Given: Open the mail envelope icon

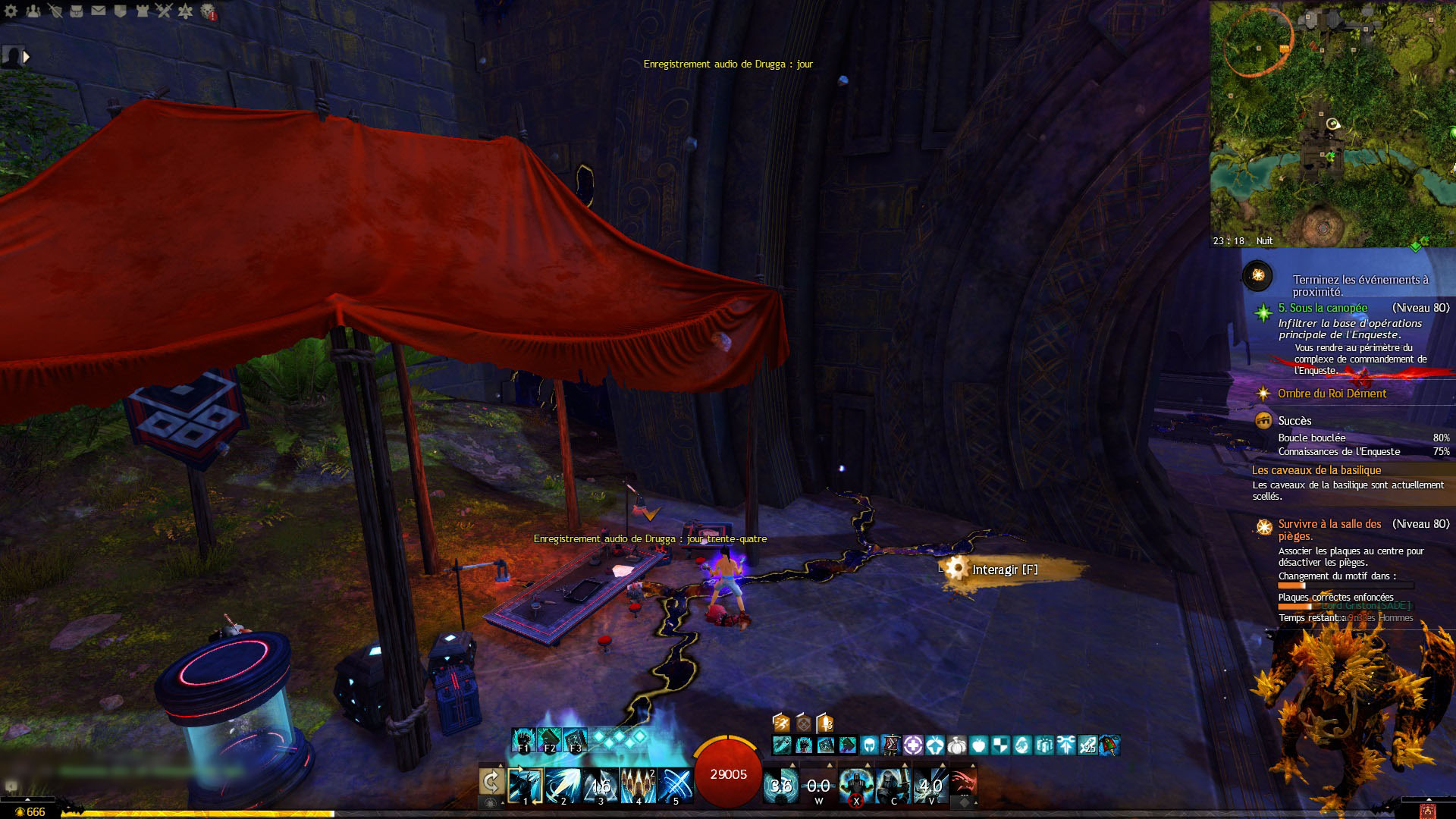Looking at the screenshot, I should (99, 11).
